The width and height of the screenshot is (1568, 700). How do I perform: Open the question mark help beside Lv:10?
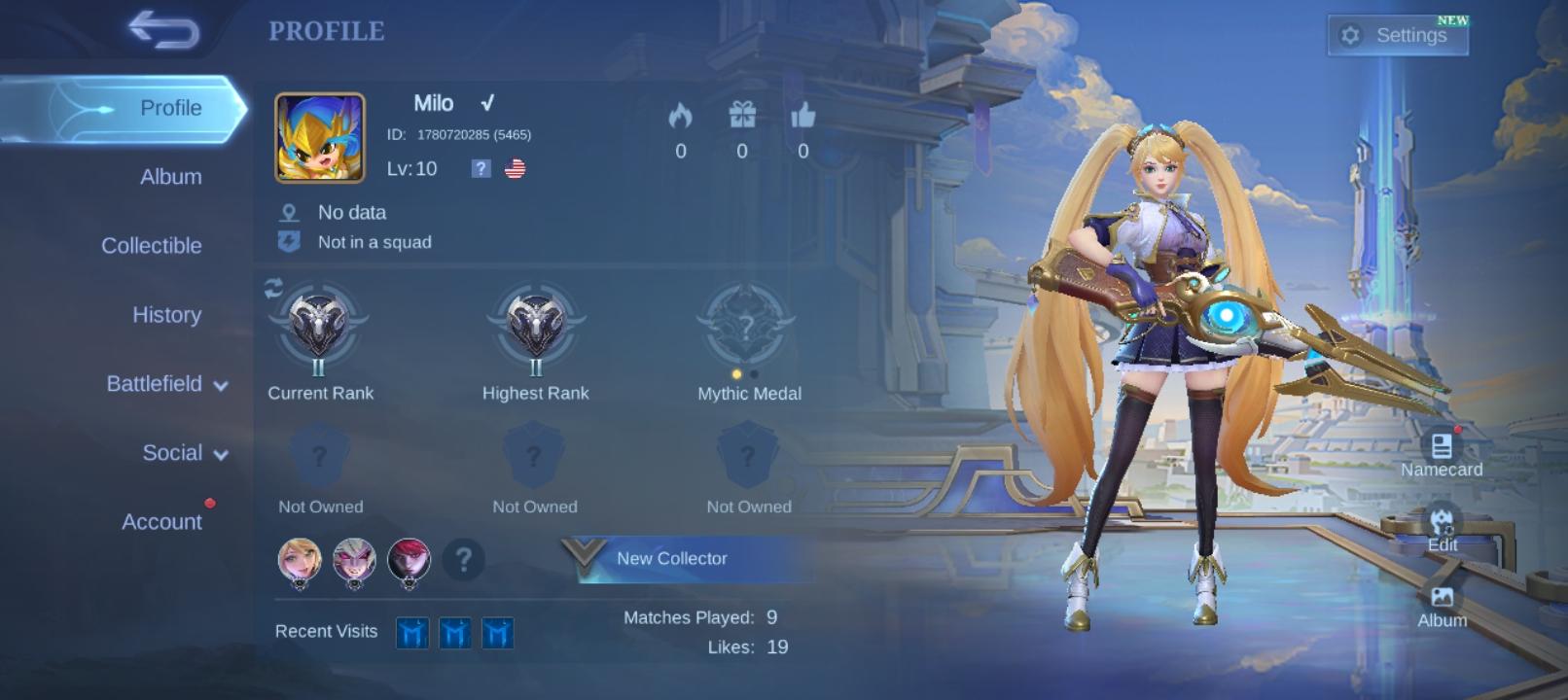pos(479,169)
